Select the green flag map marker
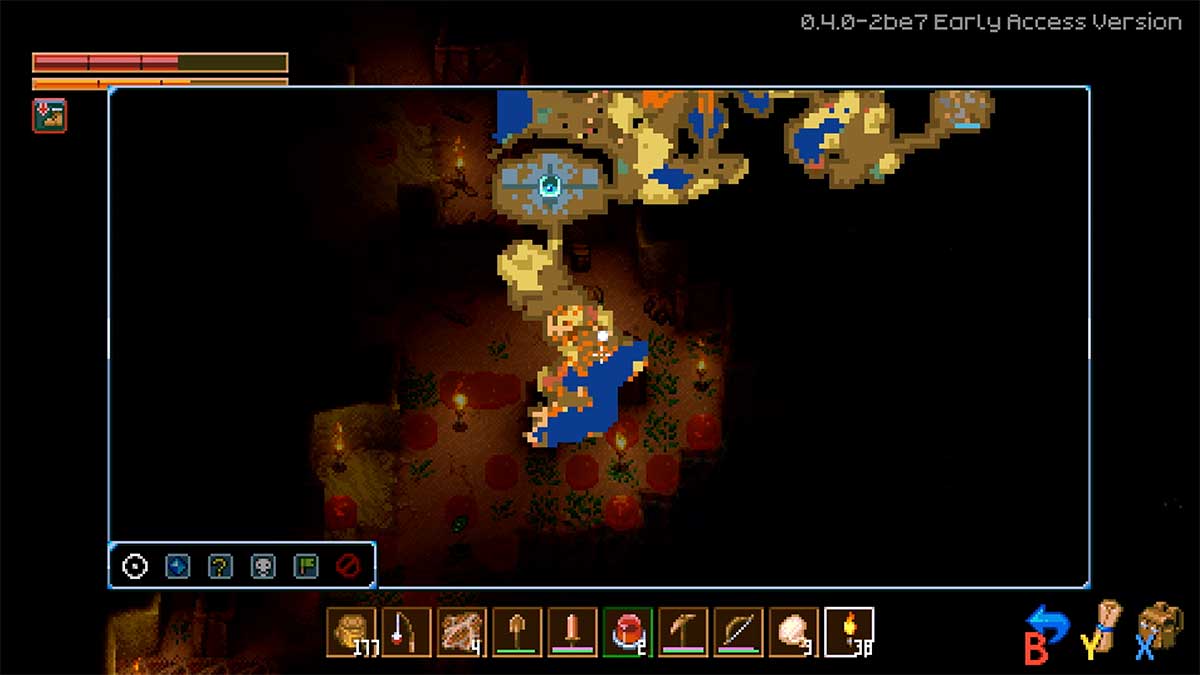Screen dimensions: 1200x675 pyautogui.click(x=305, y=567)
